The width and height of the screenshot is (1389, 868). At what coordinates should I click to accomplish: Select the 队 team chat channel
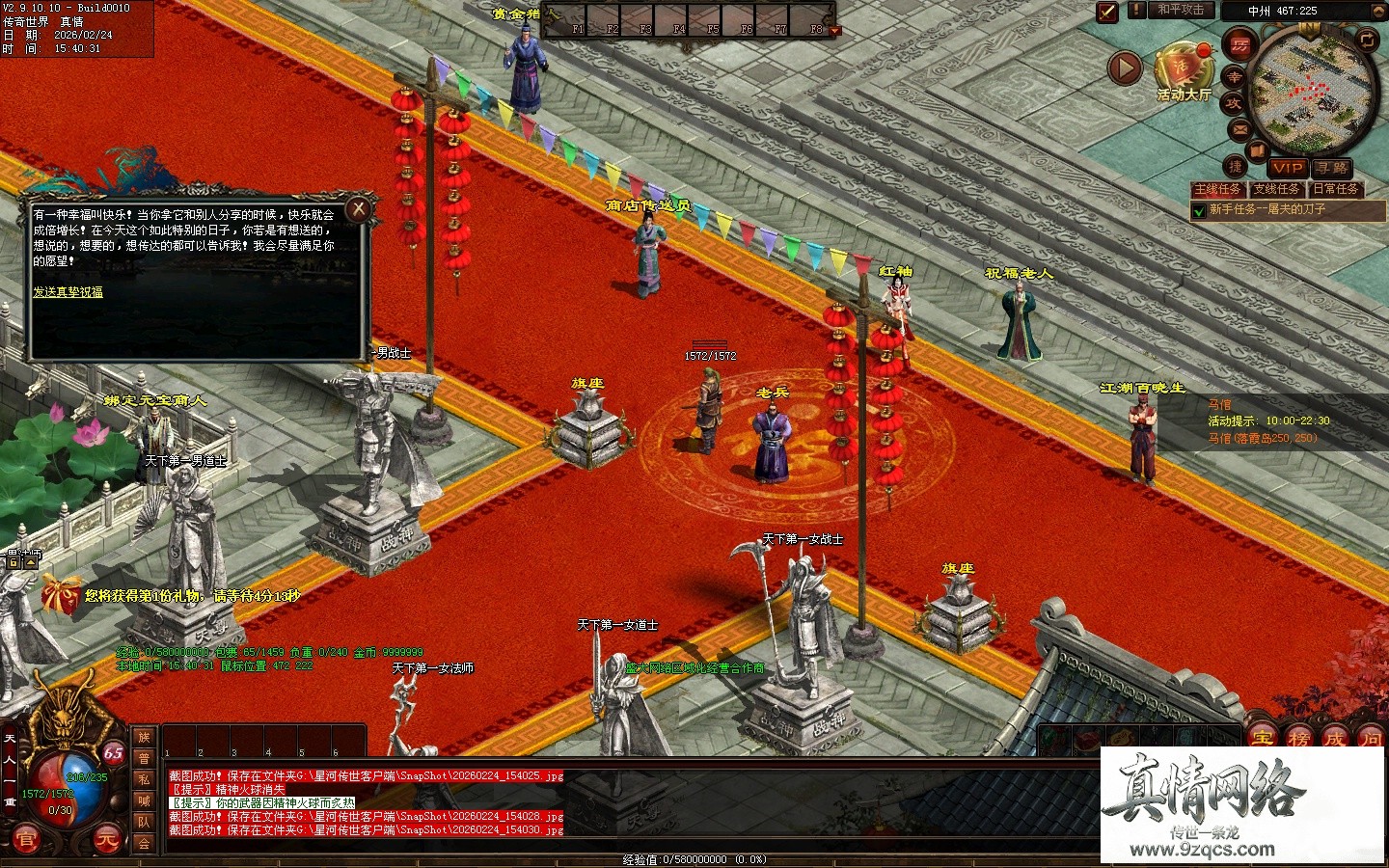[144, 822]
